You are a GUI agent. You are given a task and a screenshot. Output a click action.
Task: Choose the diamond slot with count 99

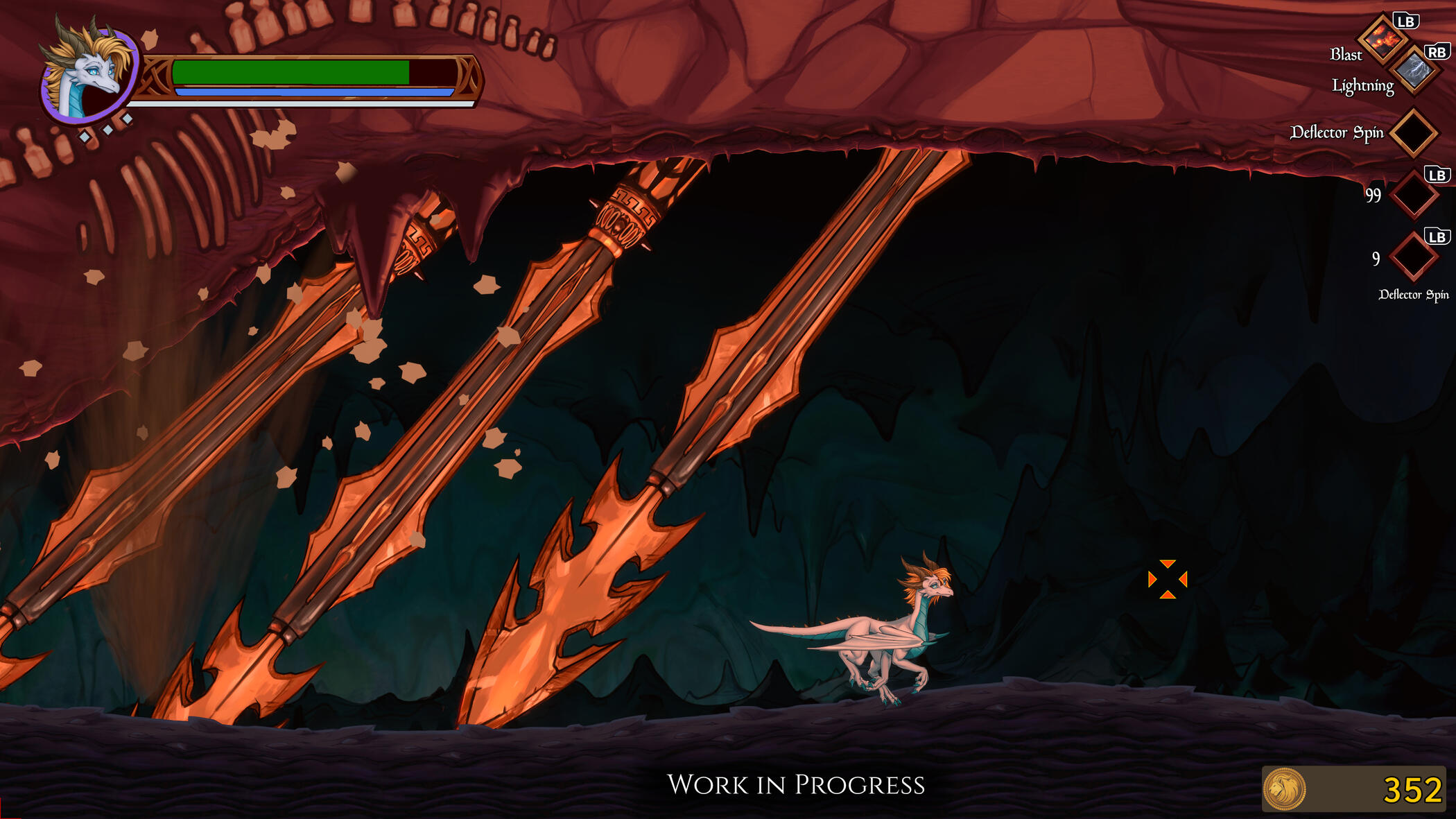coord(1413,195)
